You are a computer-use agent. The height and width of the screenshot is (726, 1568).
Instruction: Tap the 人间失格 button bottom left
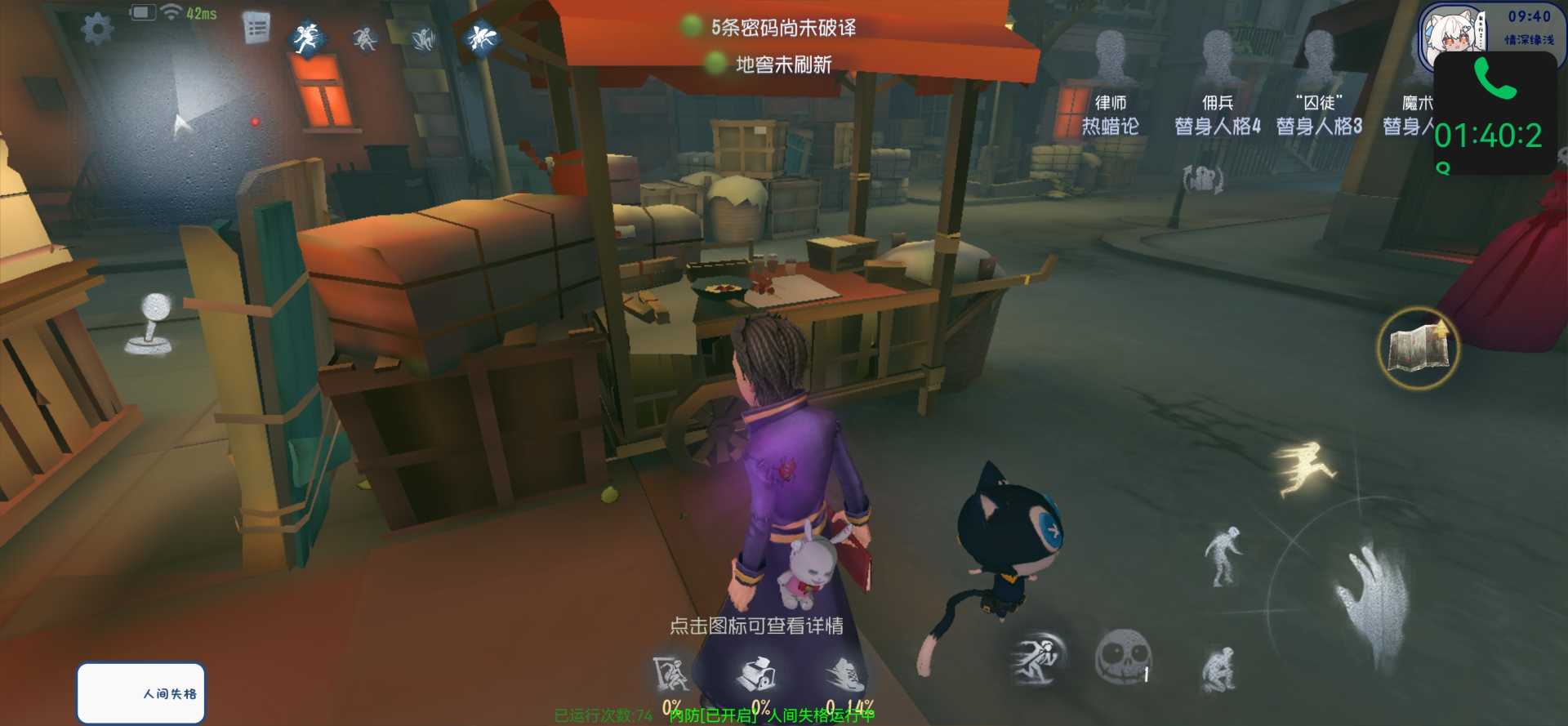(x=140, y=693)
